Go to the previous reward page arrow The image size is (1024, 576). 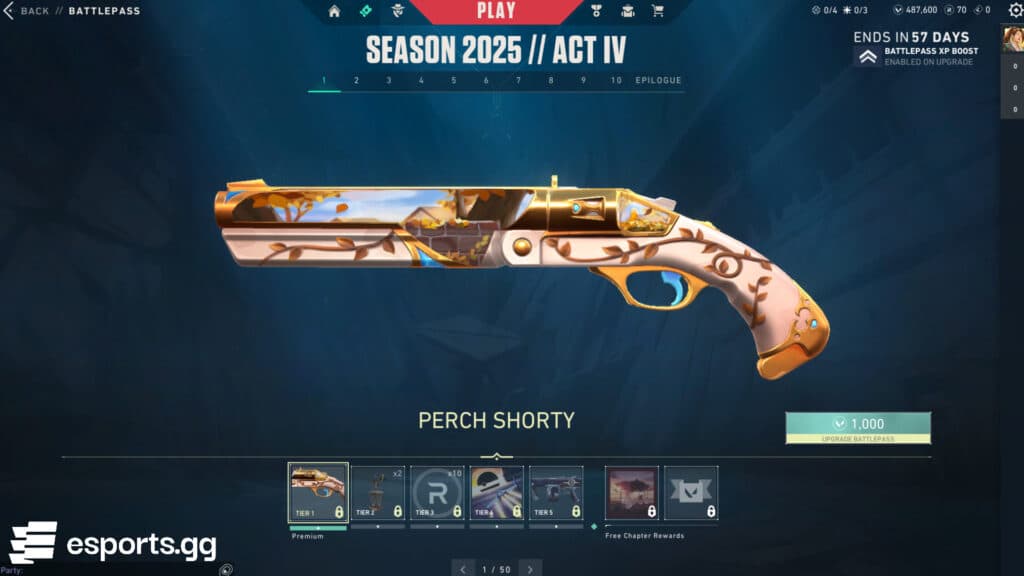click(x=462, y=569)
